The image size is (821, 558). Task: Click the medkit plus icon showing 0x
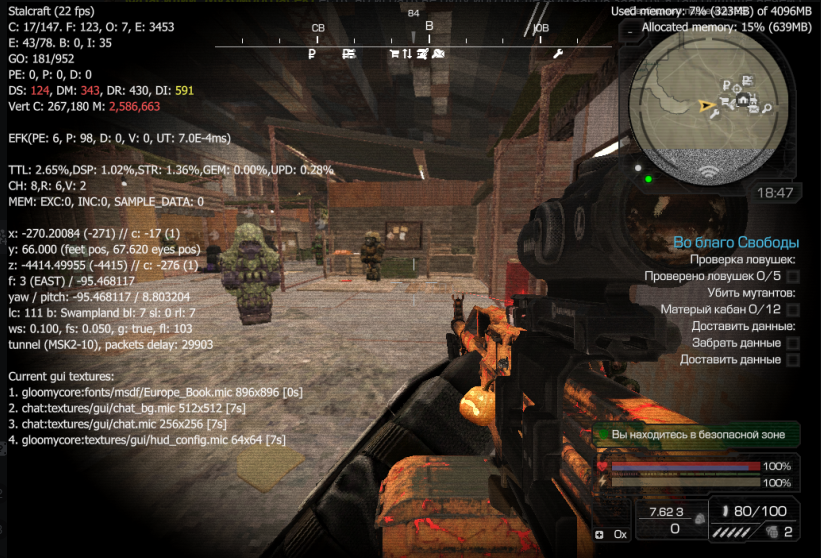[x=600, y=534]
